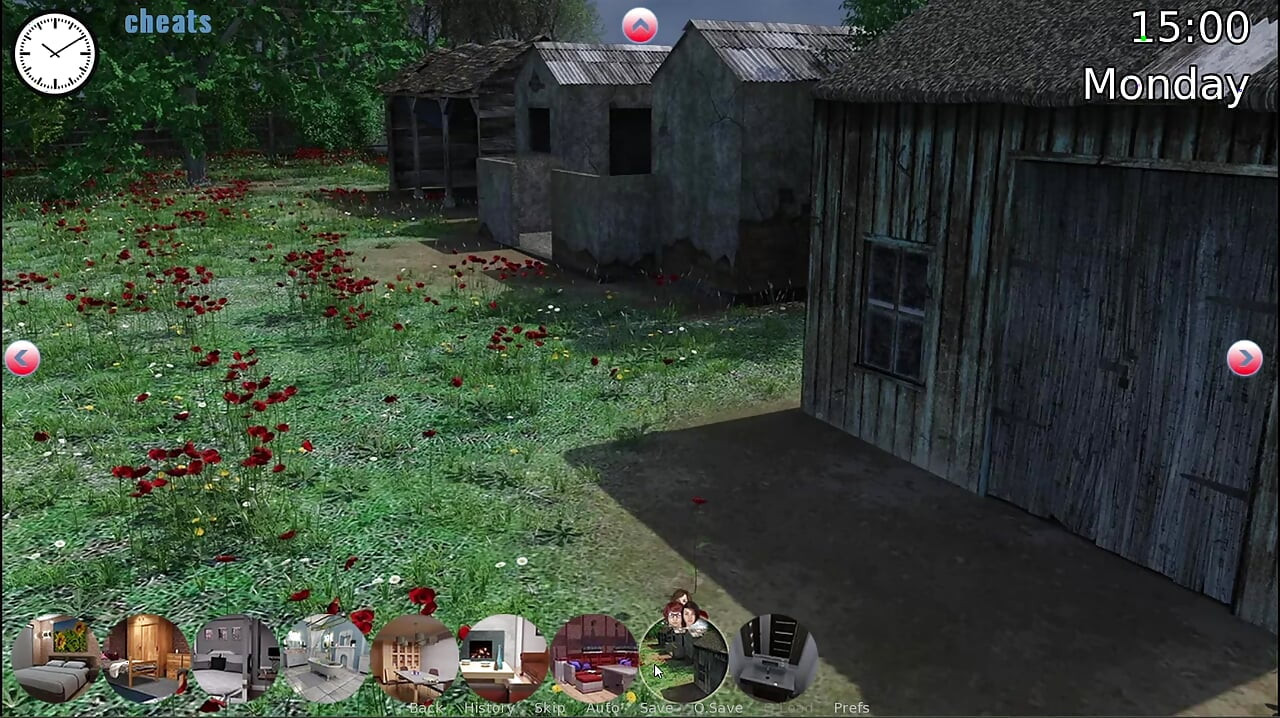Go left using the red left arrow
Image resolution: width=1280 pixels, height=718 pixels.
click(22, 358)
